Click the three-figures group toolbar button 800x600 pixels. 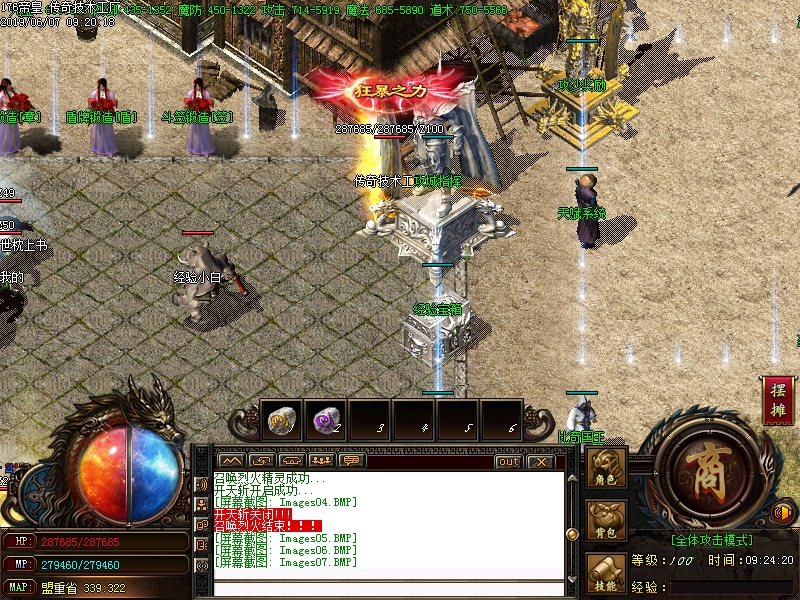click(x=322, y=461)
